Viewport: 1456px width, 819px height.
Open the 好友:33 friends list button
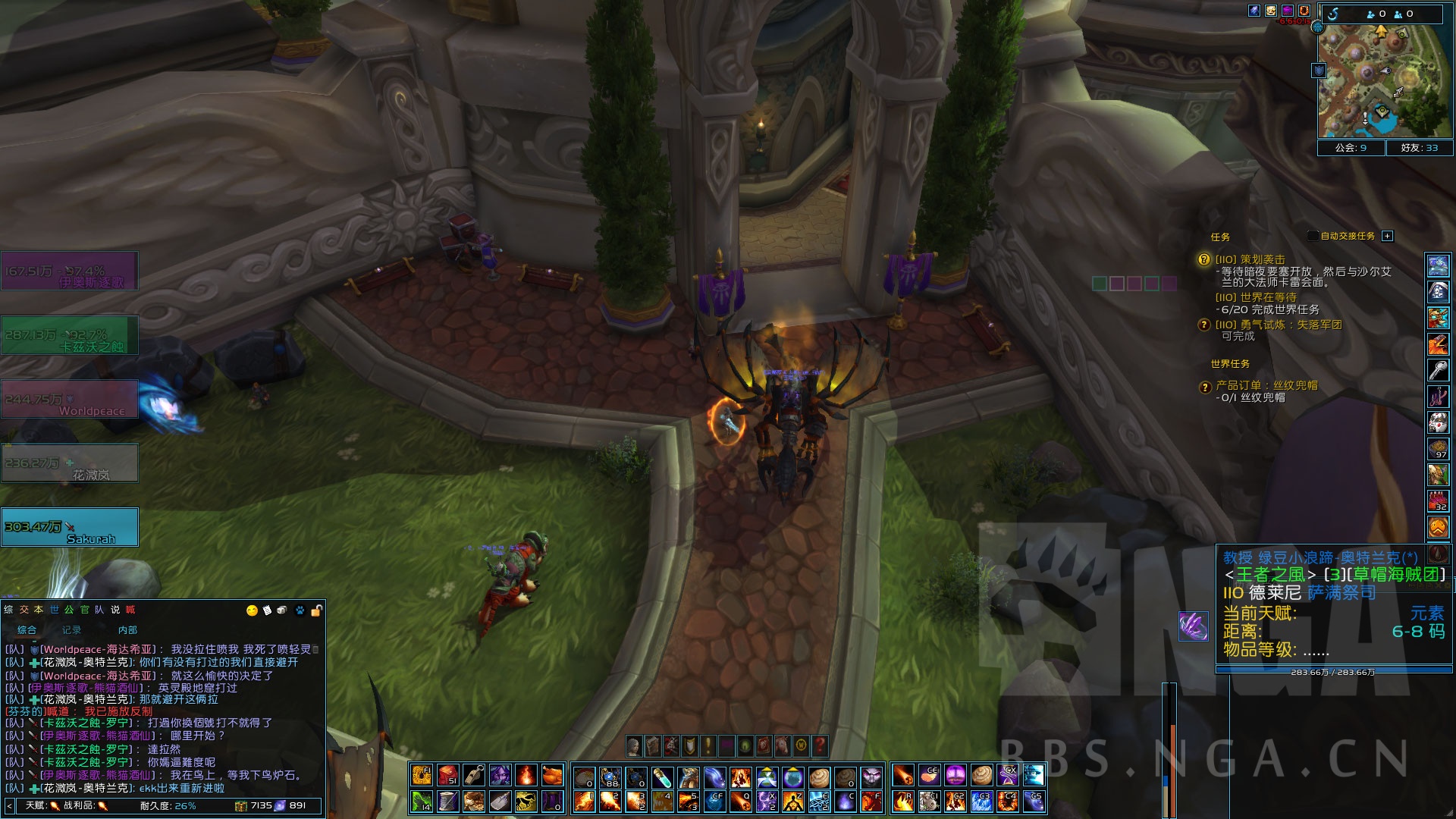(x=1421, y=148)
